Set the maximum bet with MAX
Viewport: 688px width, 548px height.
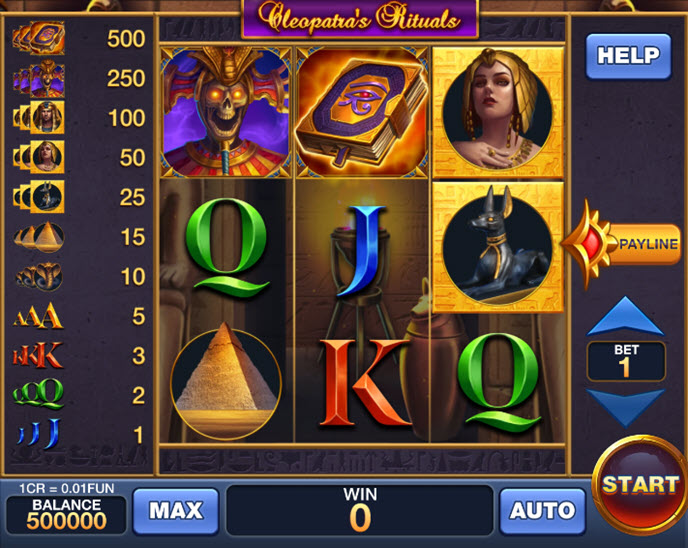[175, 510]
